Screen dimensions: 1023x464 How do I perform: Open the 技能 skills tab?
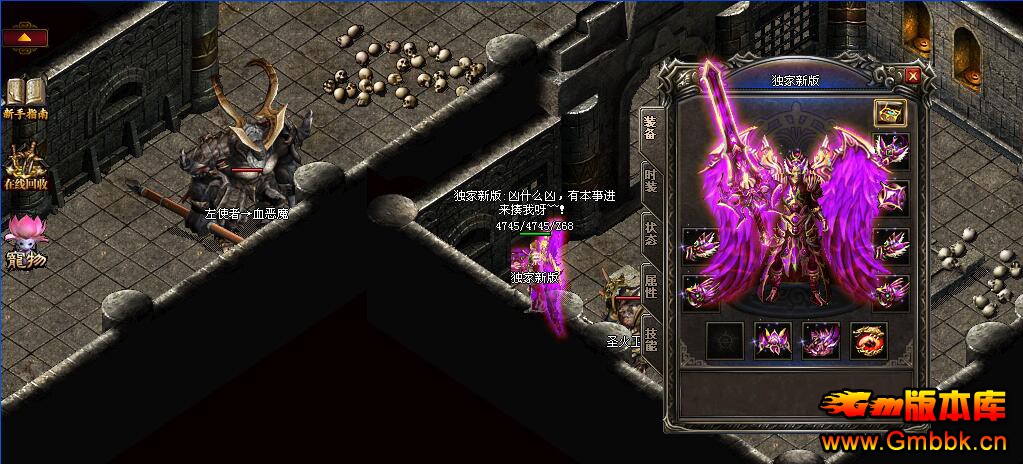tap(650, 339)
